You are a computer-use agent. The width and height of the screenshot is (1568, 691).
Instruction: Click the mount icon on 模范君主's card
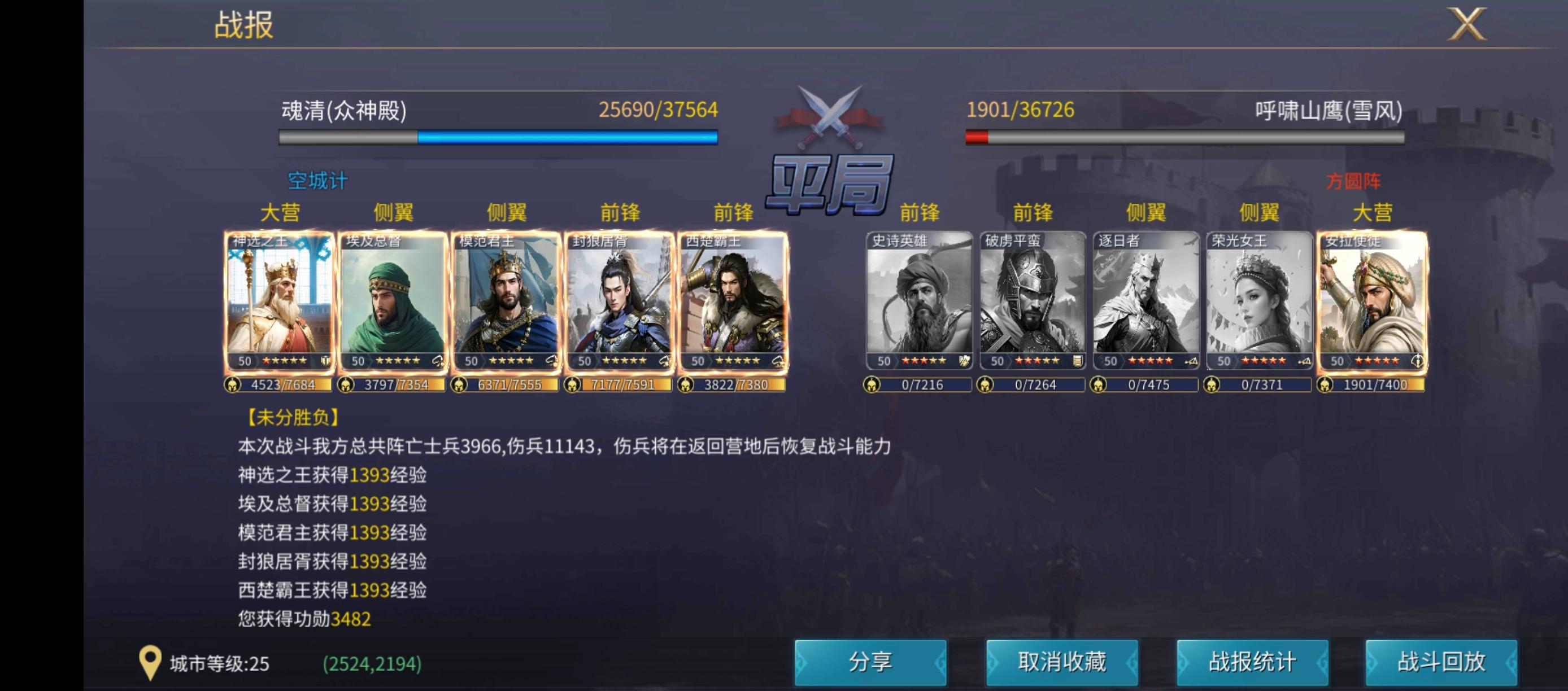(x=550, y=361)
